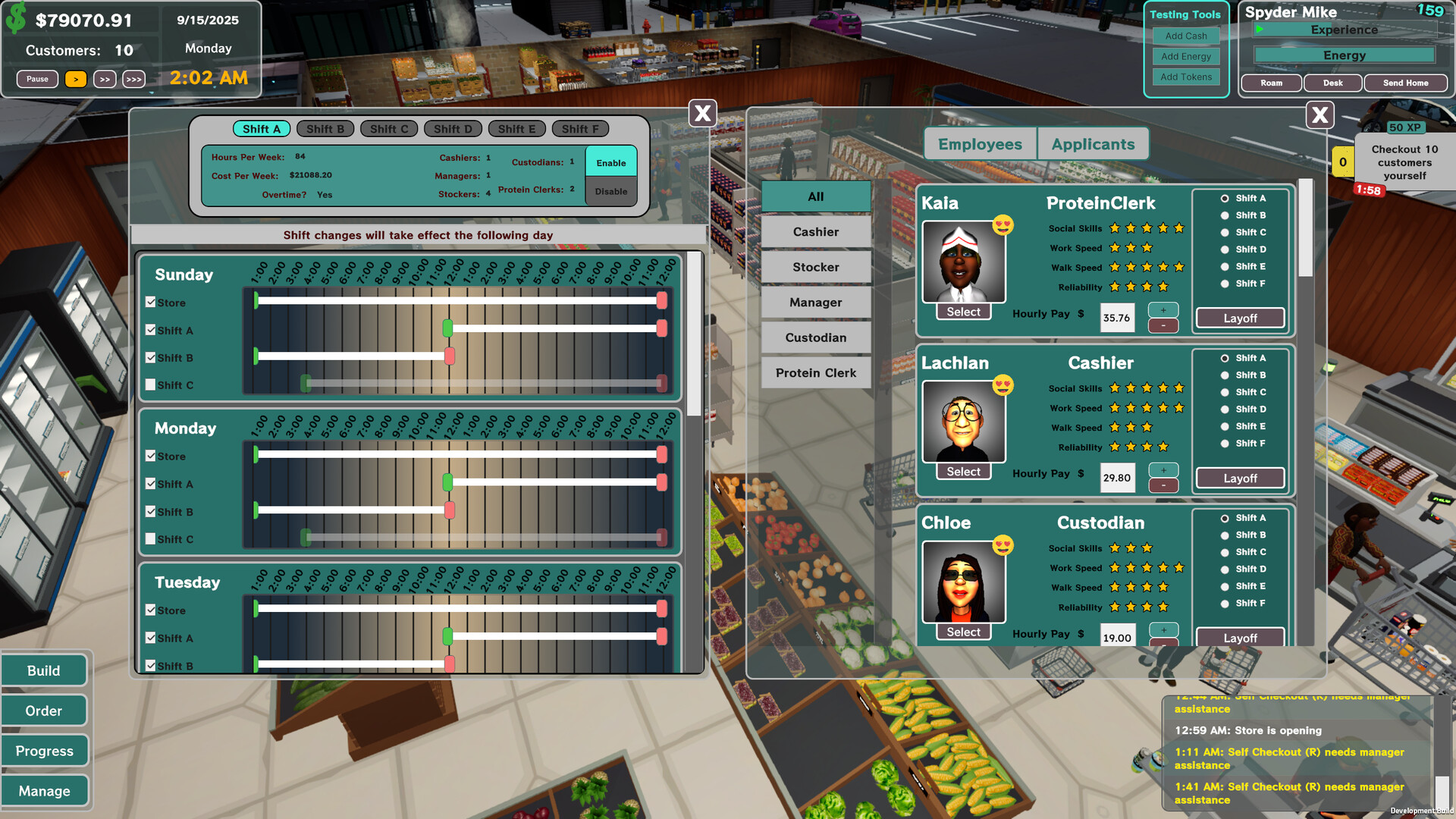
Task: Toggle Sunday's Shift B checkbox
Action: pyautogui.click(x=150, y=357)
